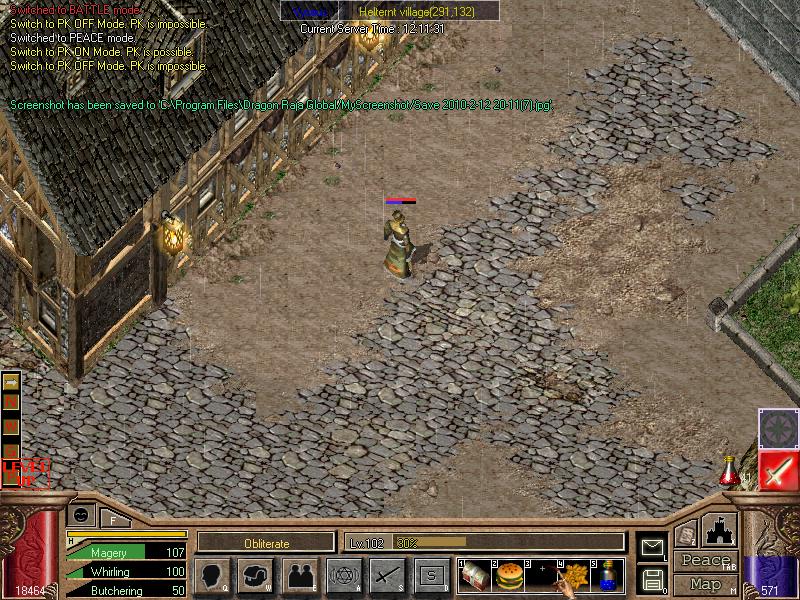This screenshot has width=800, height=600.
Task: Click the red sword attack icon
Action: pyautogui.click(x=777, y=470)
